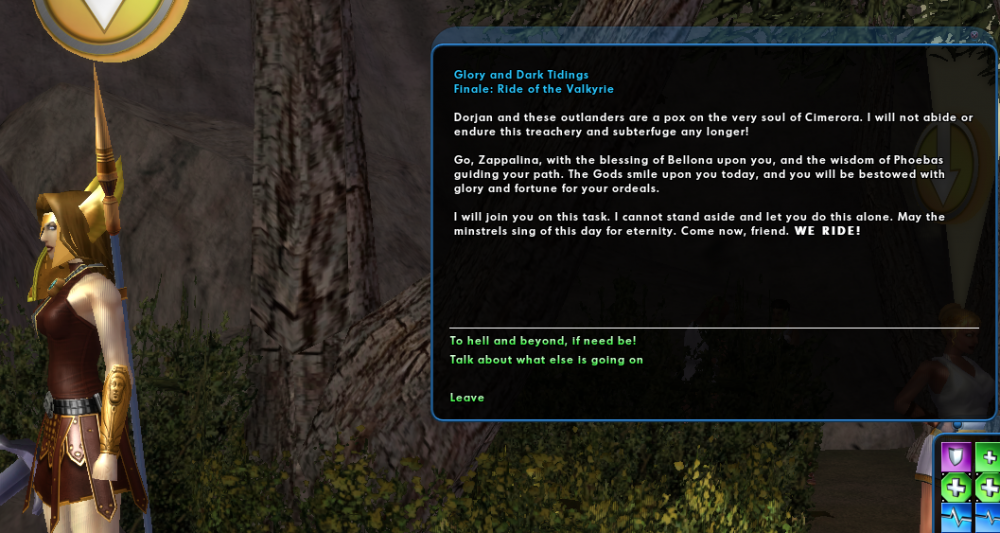Activate the purple shield power icon
Image resolution: width=1000 pixels, height=533 pixels.
(x=956, y=456)
